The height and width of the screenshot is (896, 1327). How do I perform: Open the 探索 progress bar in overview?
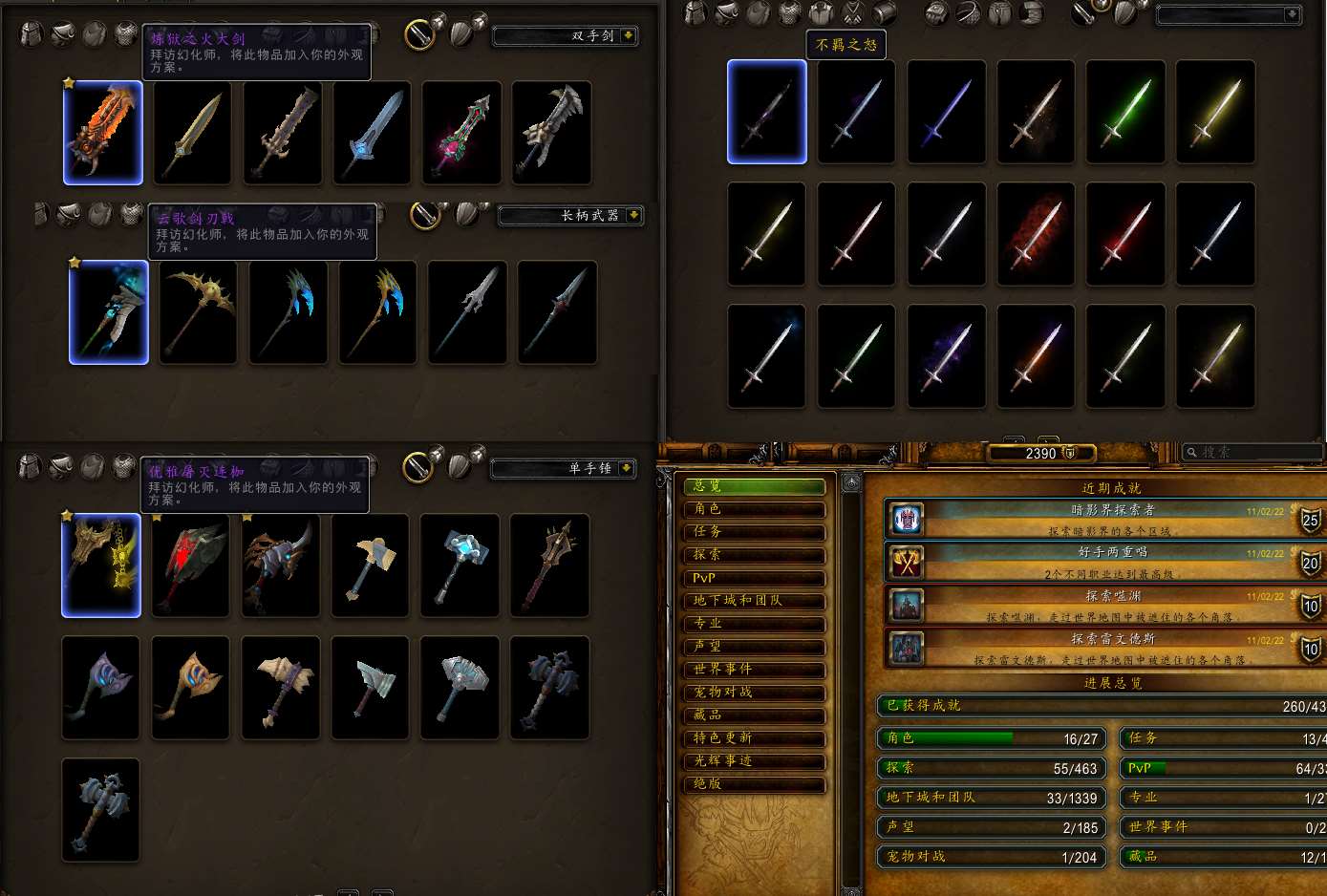[x=991, y=767]
